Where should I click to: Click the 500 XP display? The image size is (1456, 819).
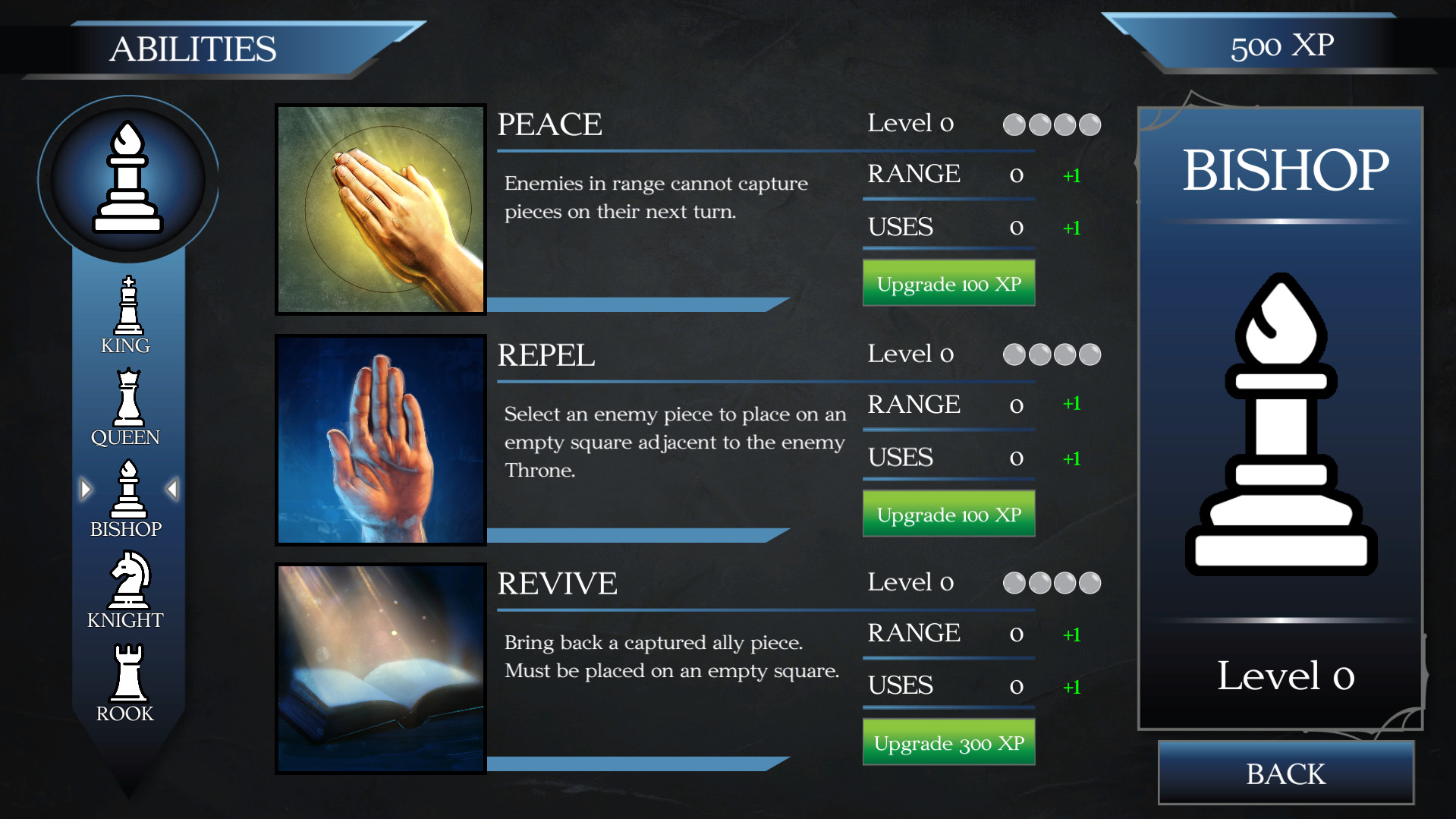(1281, 46)
